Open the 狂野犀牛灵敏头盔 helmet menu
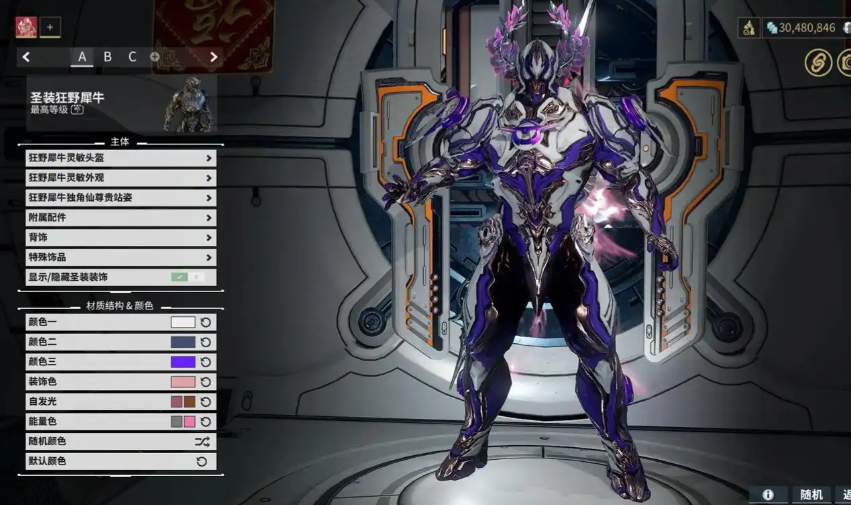This screenshot has width=851, height=505. coord(120,158)
